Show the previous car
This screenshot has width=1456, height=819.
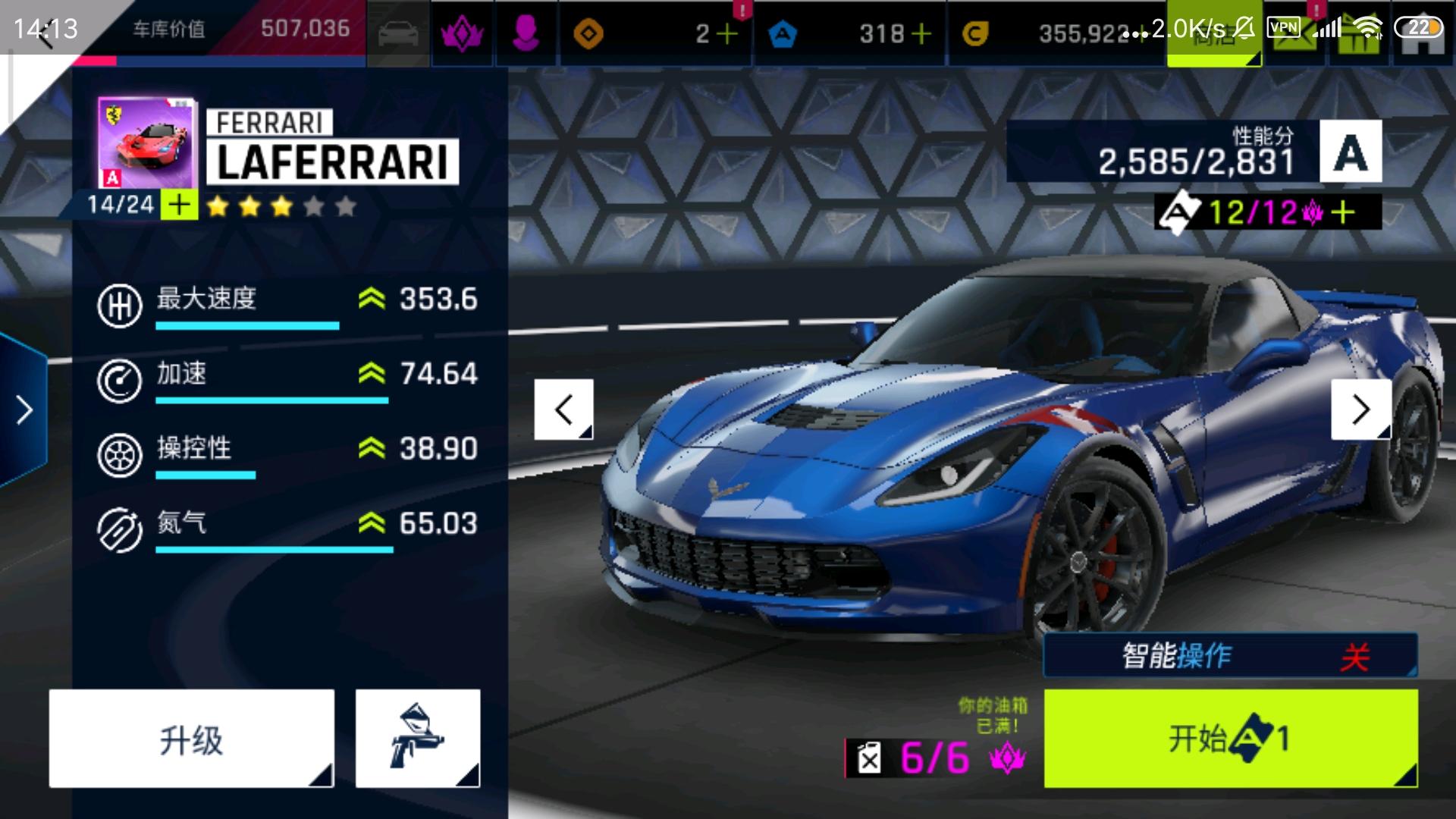(563, 409)
